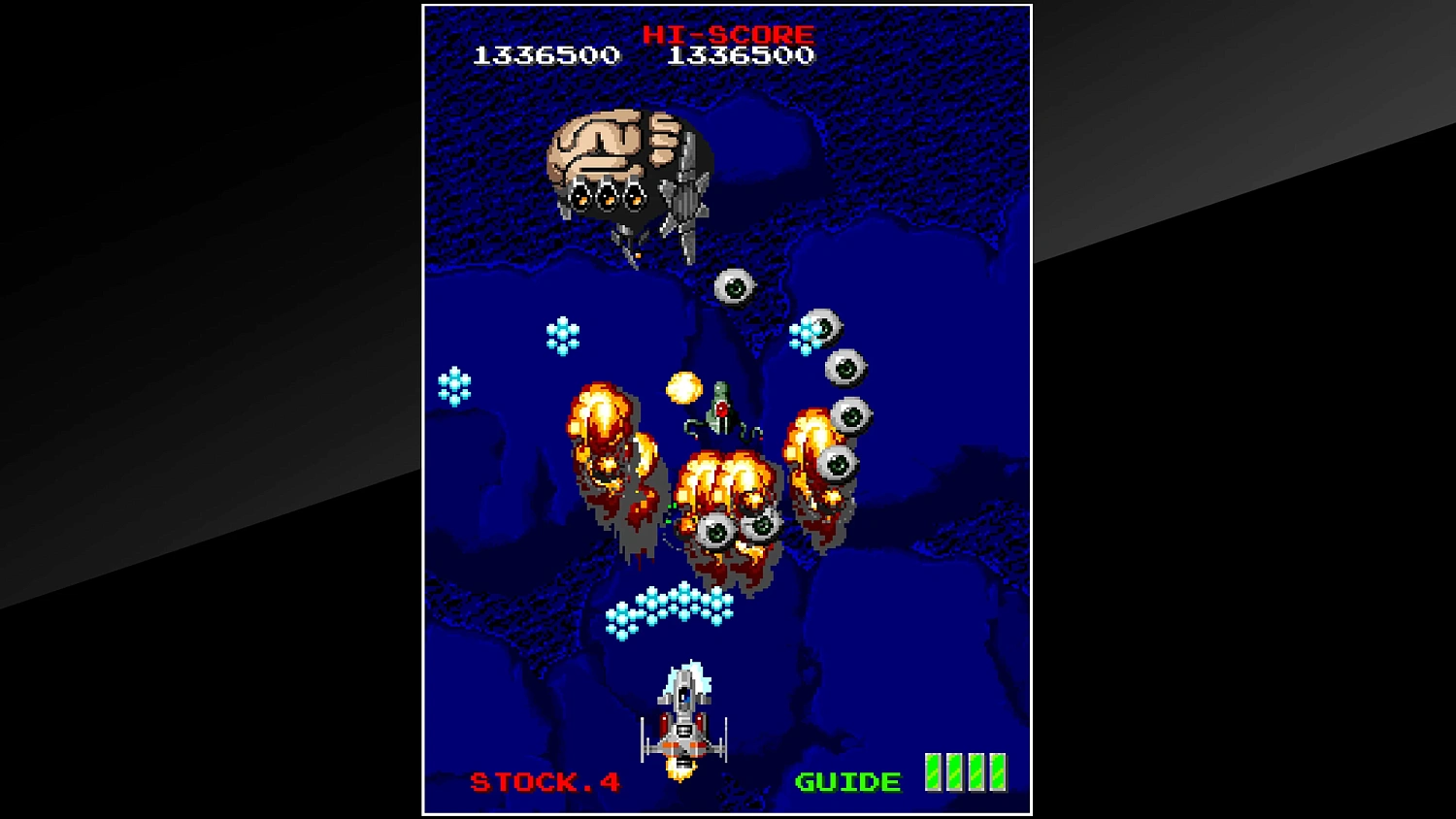Viewport: 1456px width, 819px height.
Task: Click the snowflake power-up on left side
Action: point(451,385)
